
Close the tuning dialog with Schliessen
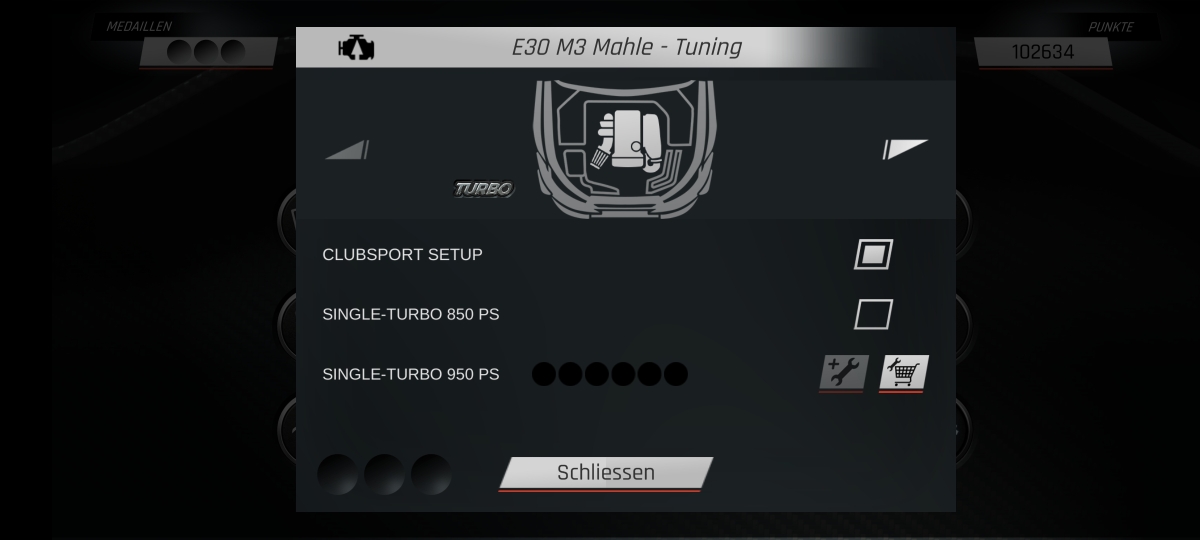coord(605,473)
